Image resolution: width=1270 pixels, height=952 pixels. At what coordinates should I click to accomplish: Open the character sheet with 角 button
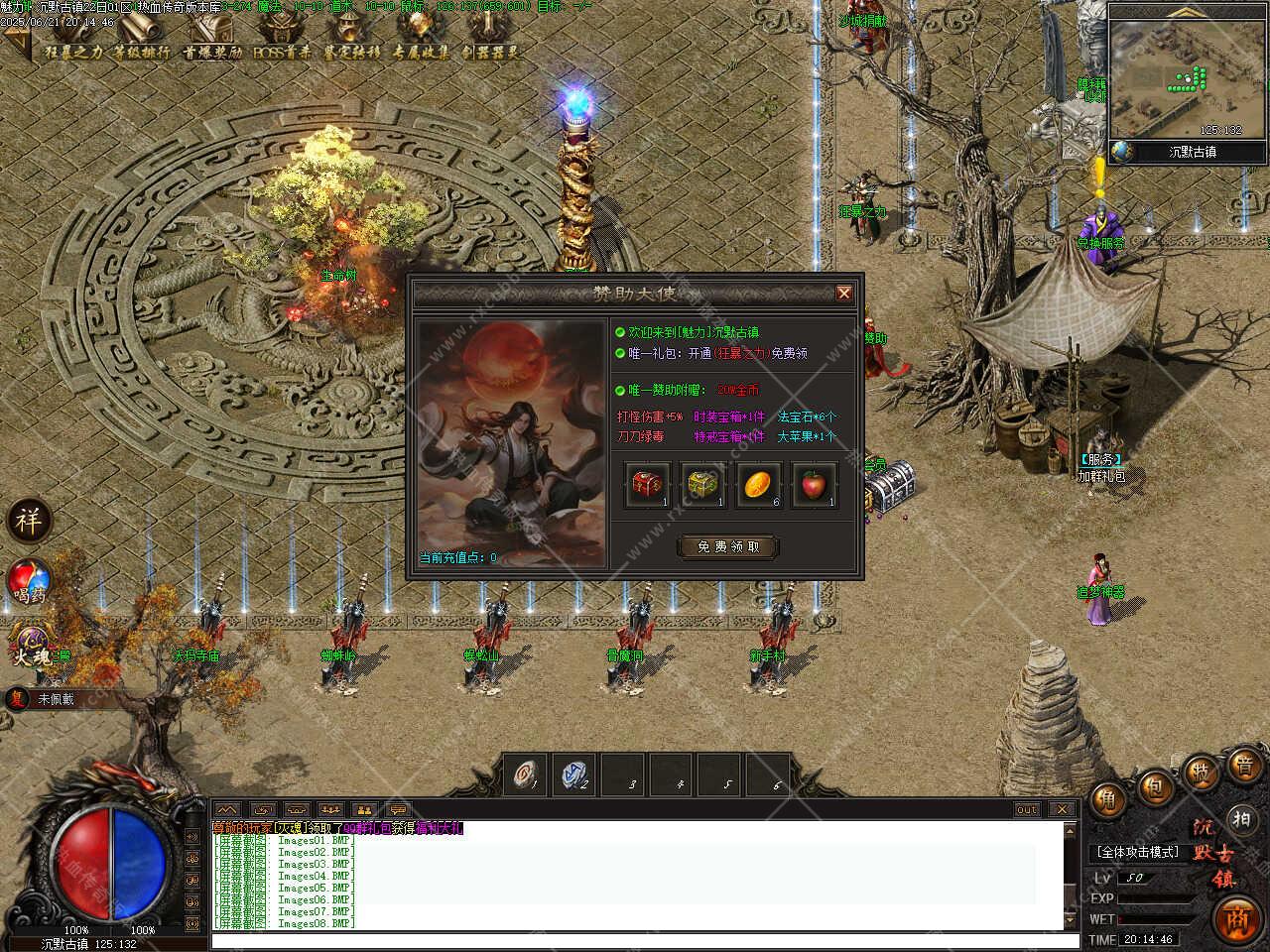pyautogui.click(x=1109, y=799)
